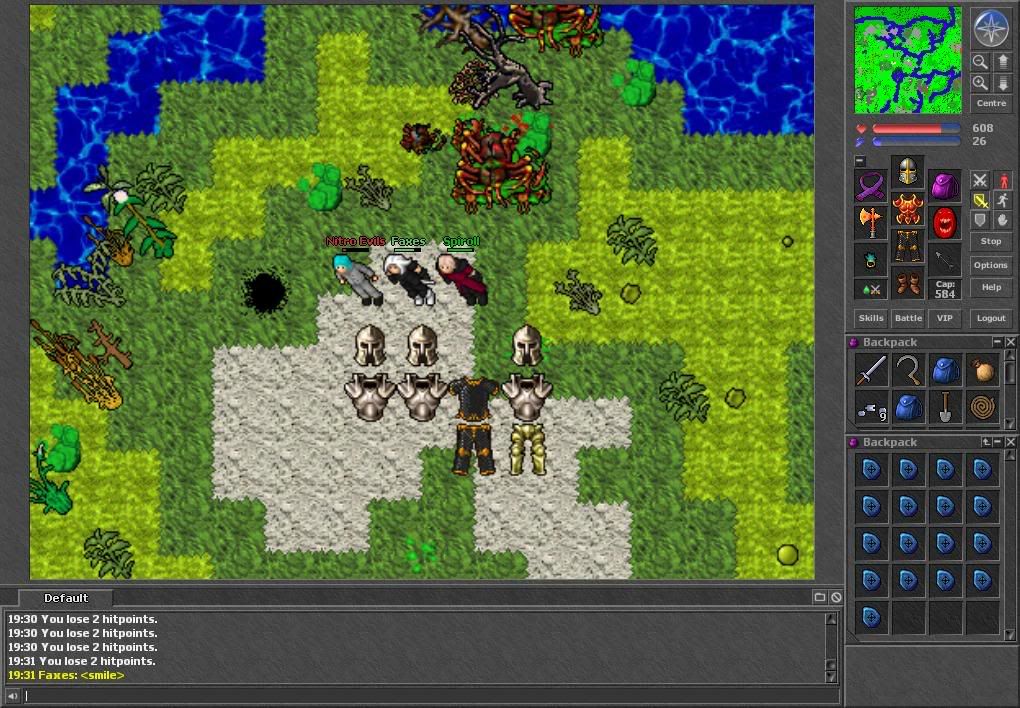This screenshot has height=708, width=1020.
Task: Select the equipped axe weapon slot
Action: (x=870, y=222)
